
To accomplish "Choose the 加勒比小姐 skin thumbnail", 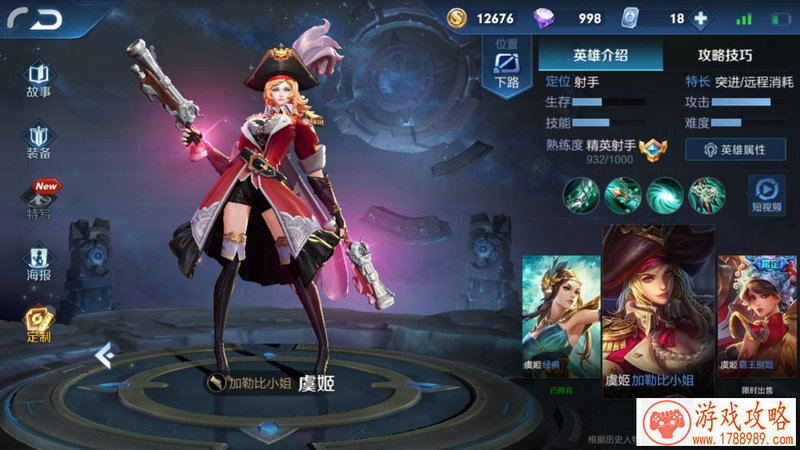I will click(657, 310).
